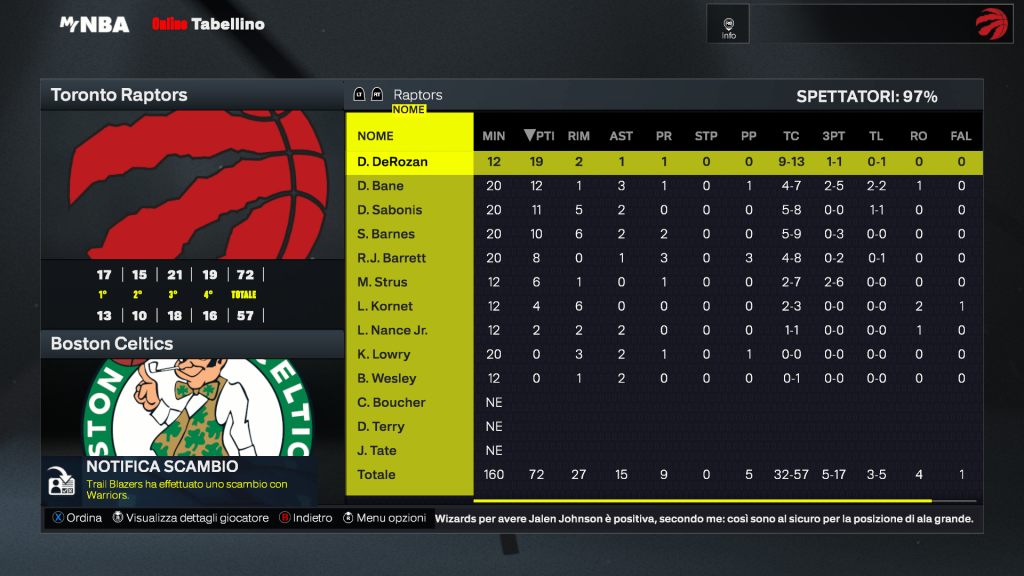Select S. Barnes from the roster list
The image size is (1024, 576).
pyautogui.click(x=386, y=234)
